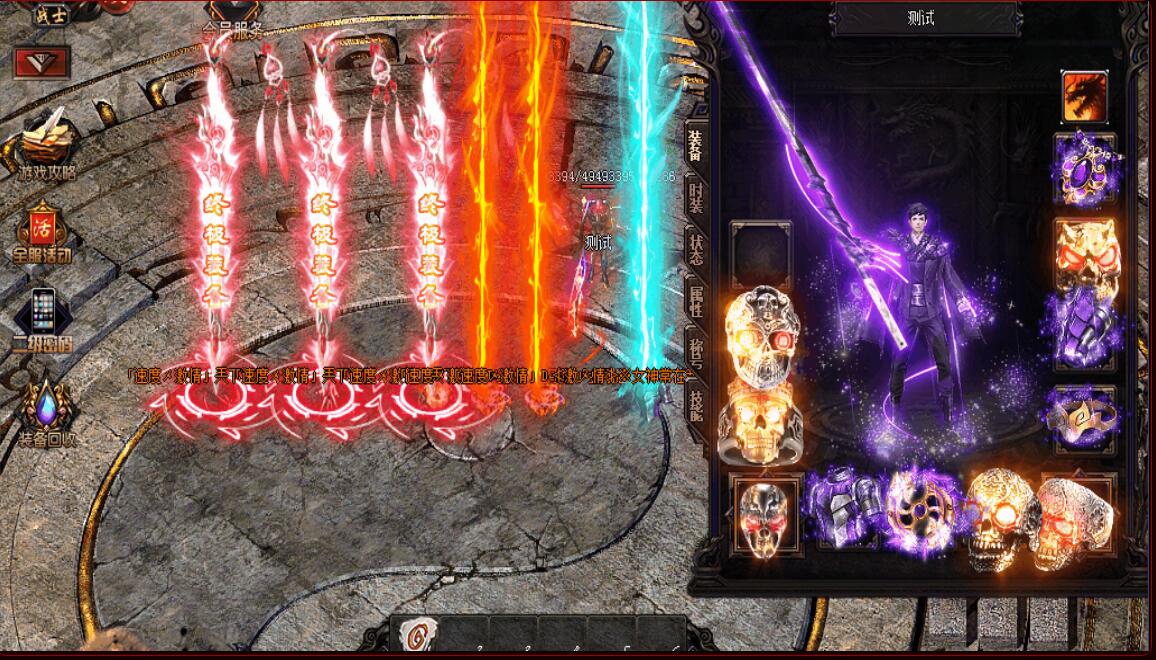Select the gold twisted ring slot

point(1084,417)
